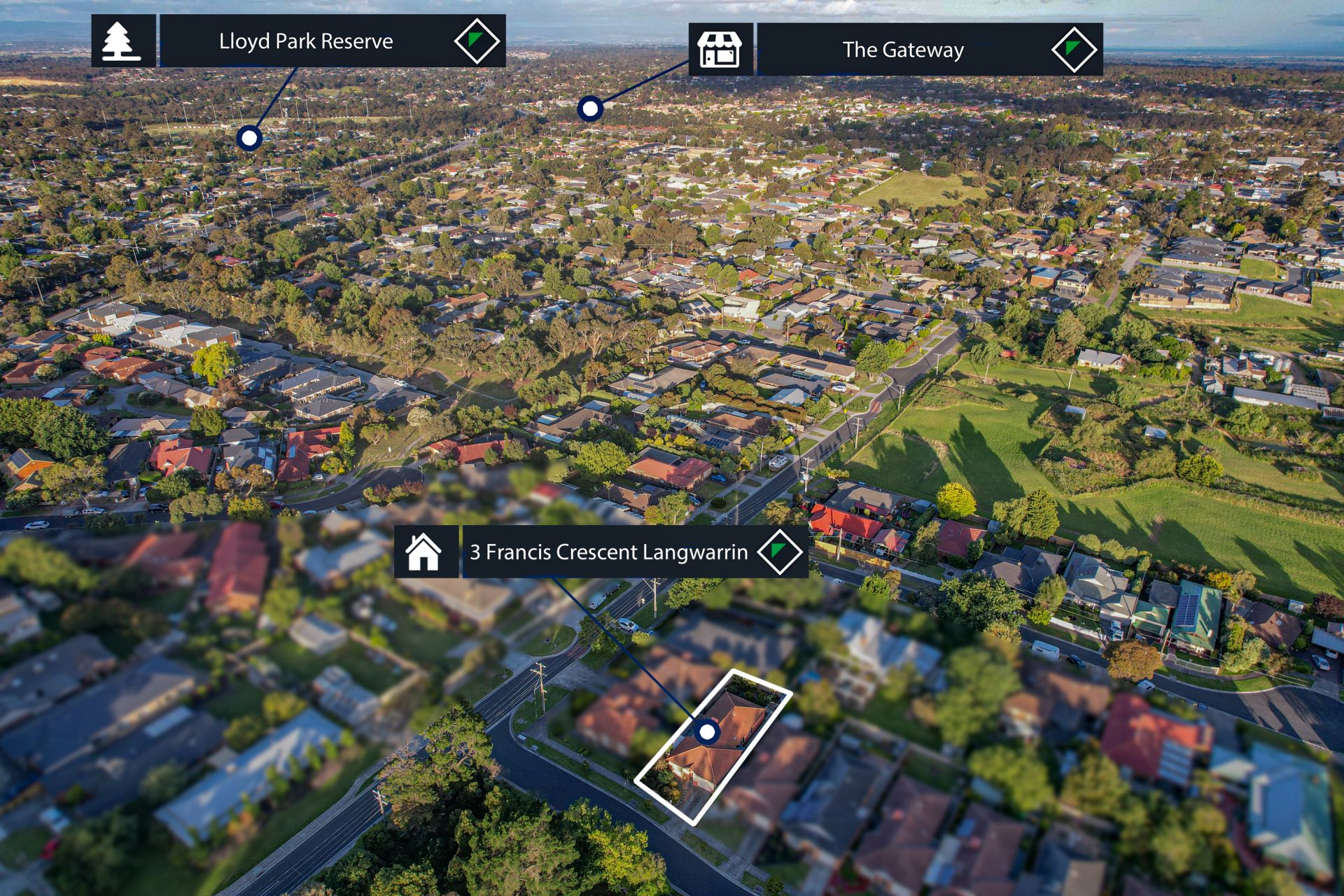Click the diamond logo beside Lloyd Park Reserve
Screen dimensions: 1344x896
click(477, 41)
